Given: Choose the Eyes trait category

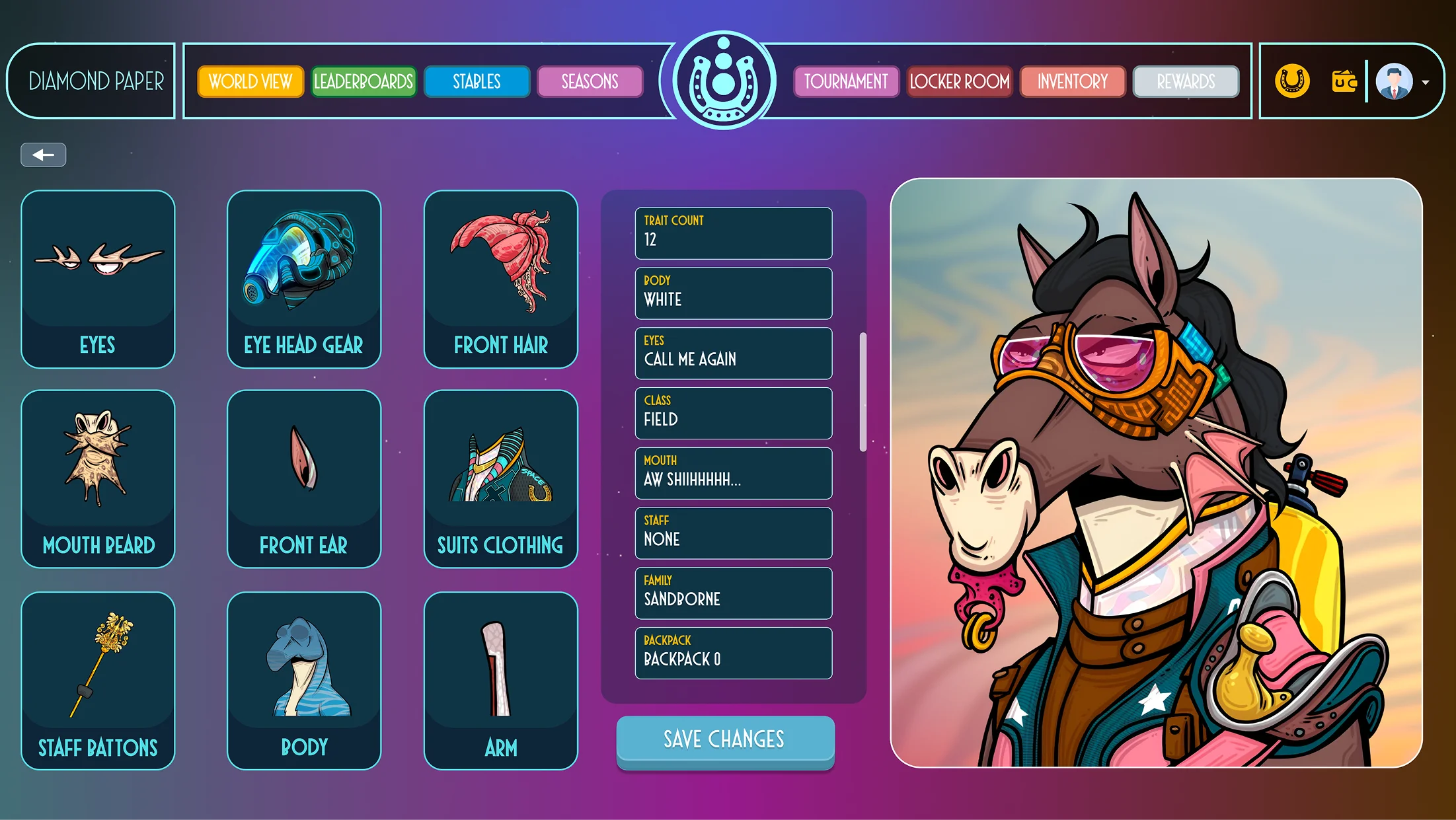Looking at the screenshot, I should (x=98, y=279).
